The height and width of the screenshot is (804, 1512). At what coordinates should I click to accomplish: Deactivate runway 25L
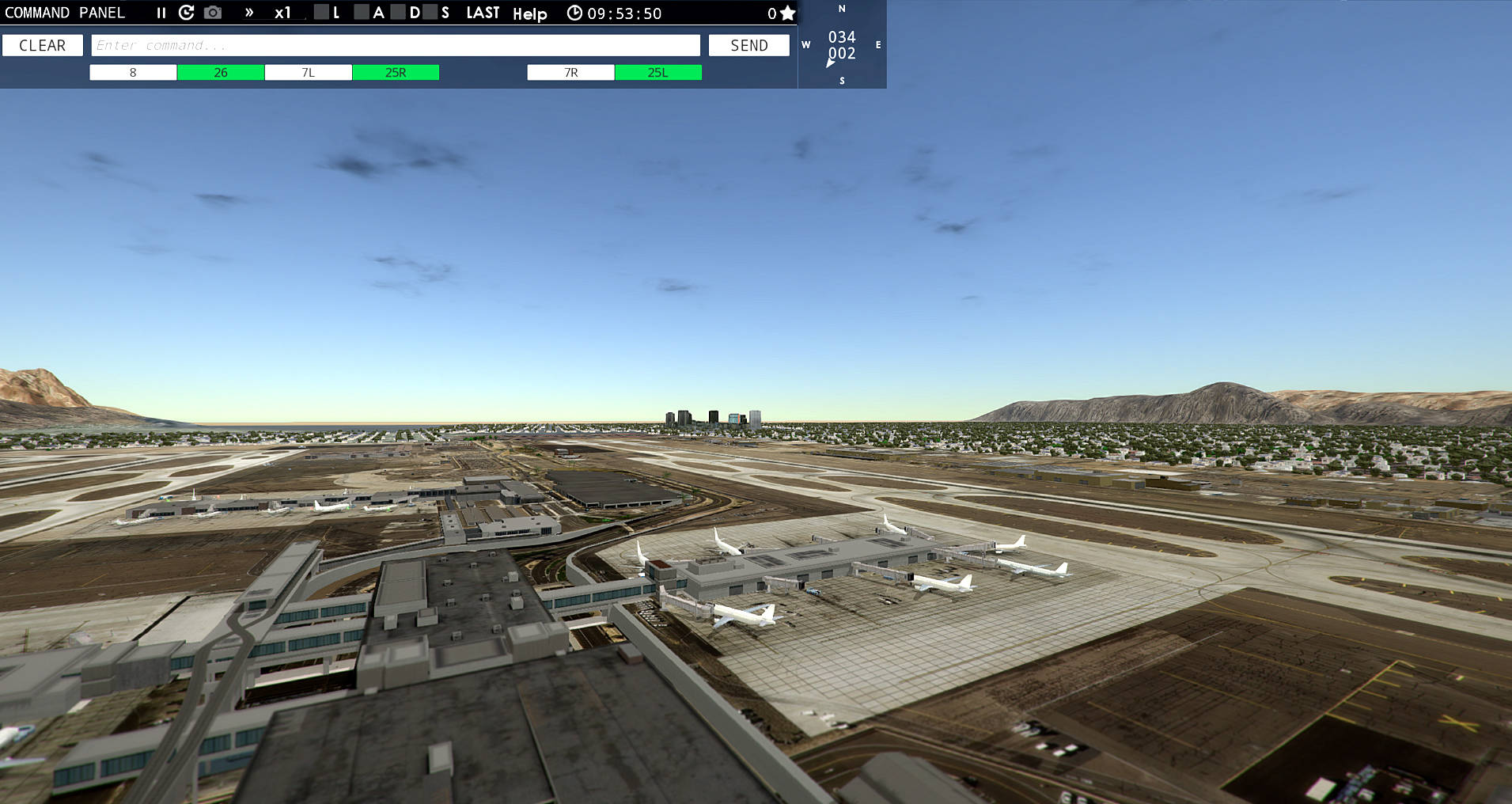[x=657, y=72]
